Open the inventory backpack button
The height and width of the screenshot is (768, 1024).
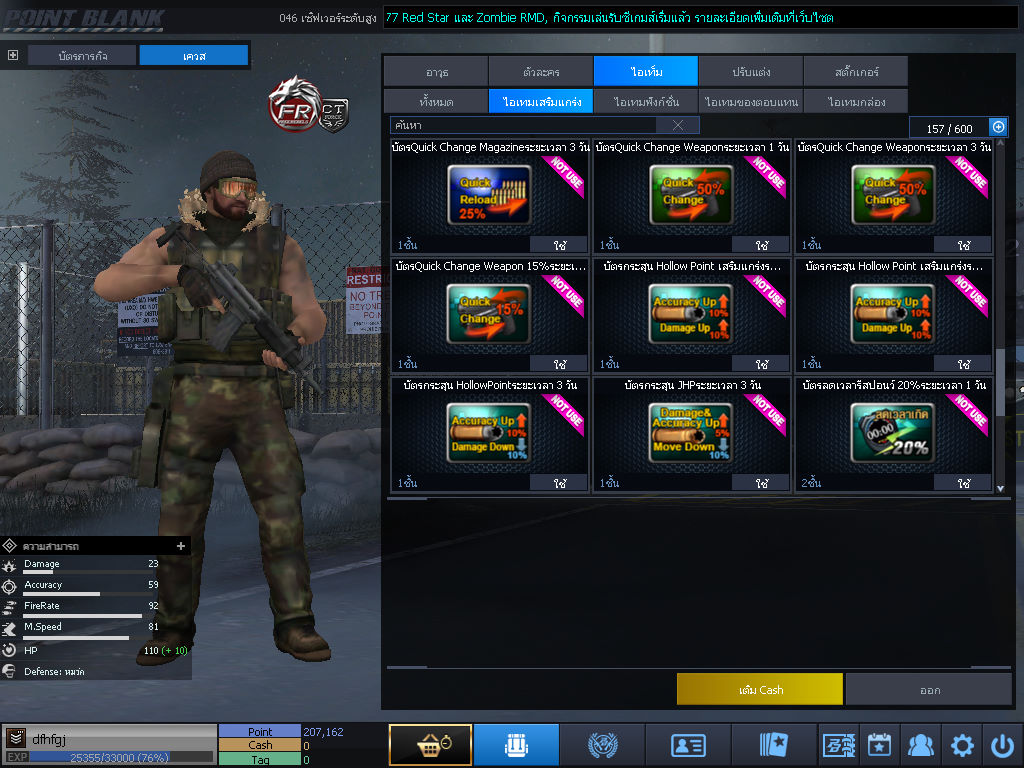(516, 745)
